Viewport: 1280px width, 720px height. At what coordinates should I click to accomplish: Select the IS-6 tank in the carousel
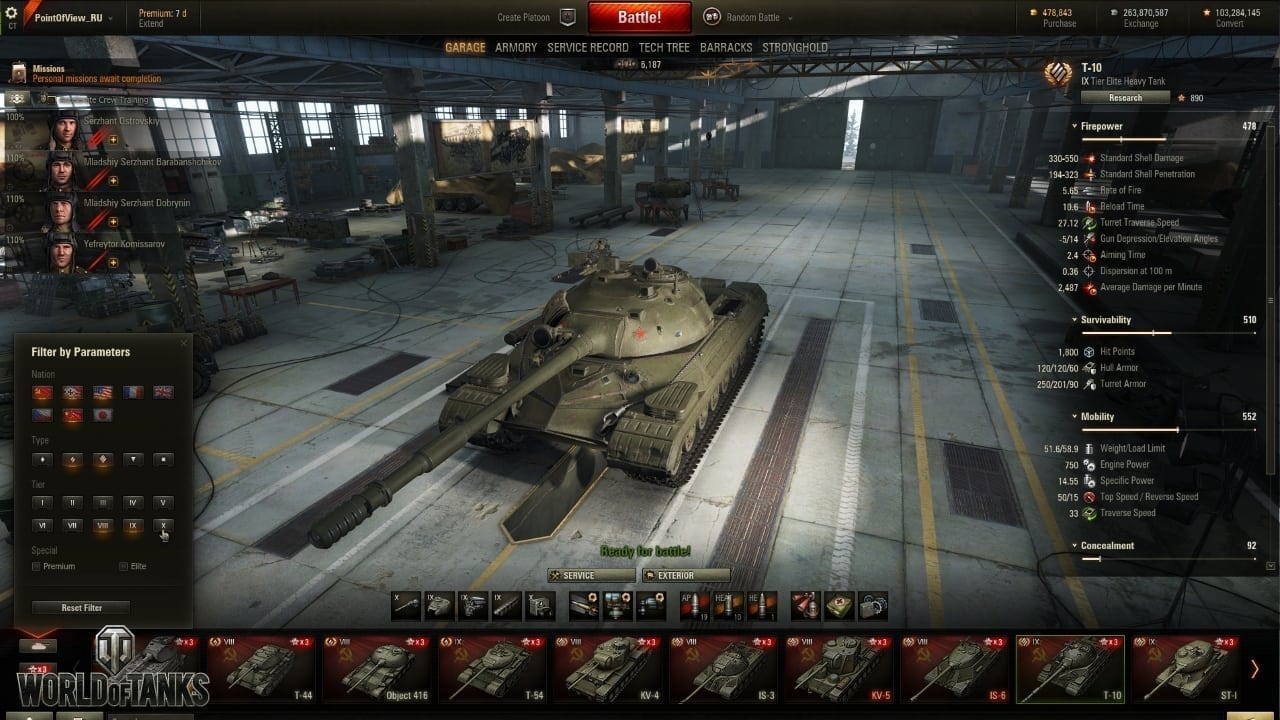tap(954, 668)
